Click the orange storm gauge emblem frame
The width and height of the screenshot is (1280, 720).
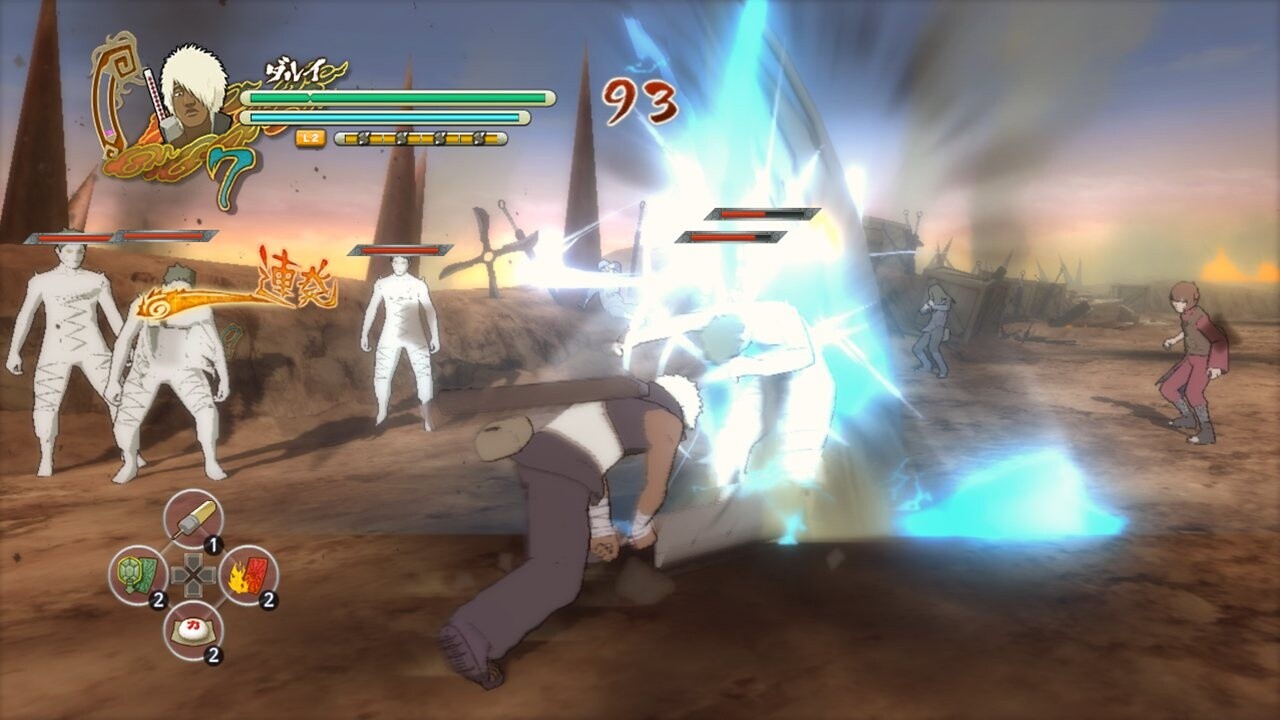110,95
